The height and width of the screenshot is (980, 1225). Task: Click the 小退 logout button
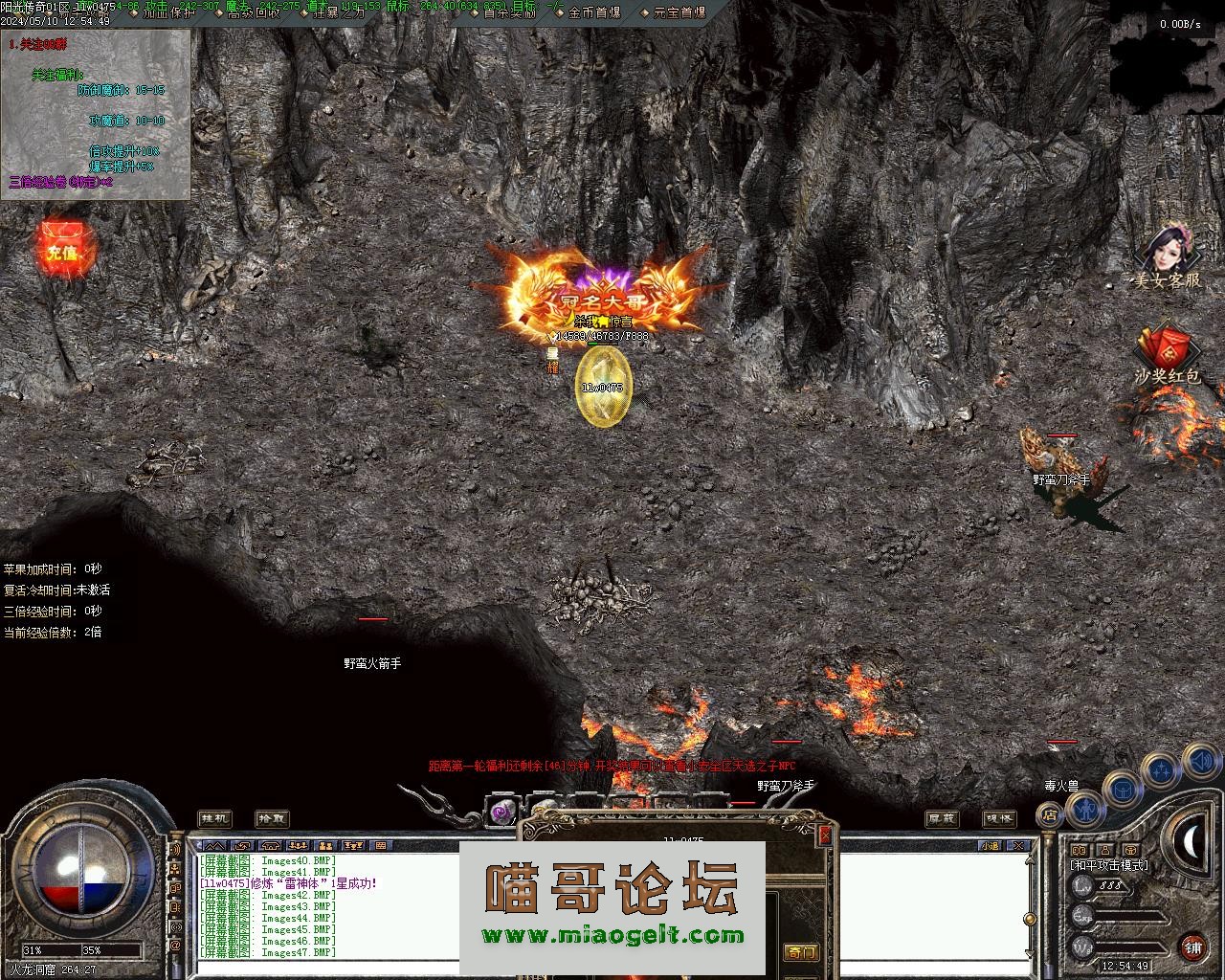pos(989,846)
